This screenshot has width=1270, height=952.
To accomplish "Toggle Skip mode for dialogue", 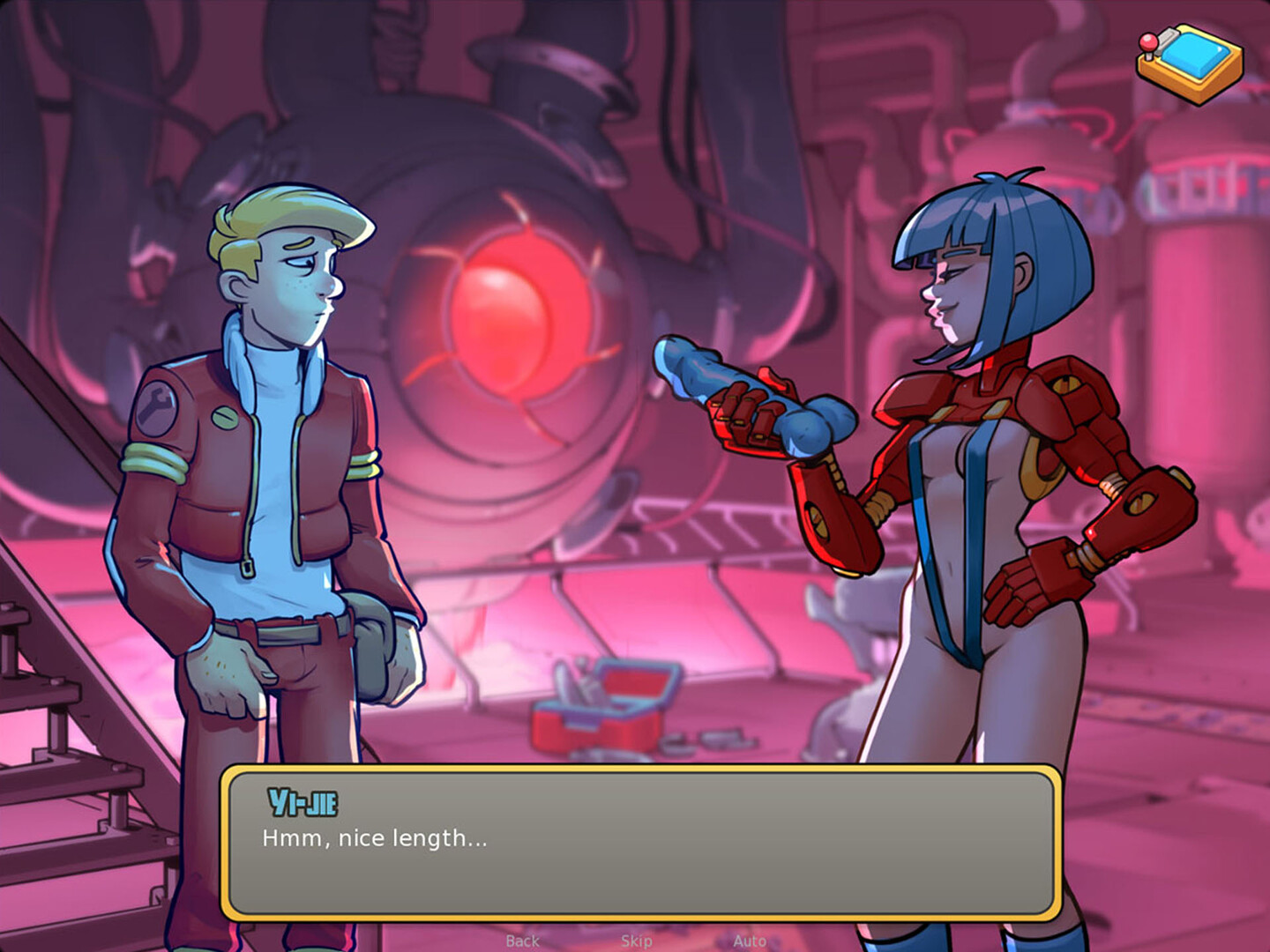I will click(x=637, y=941).
